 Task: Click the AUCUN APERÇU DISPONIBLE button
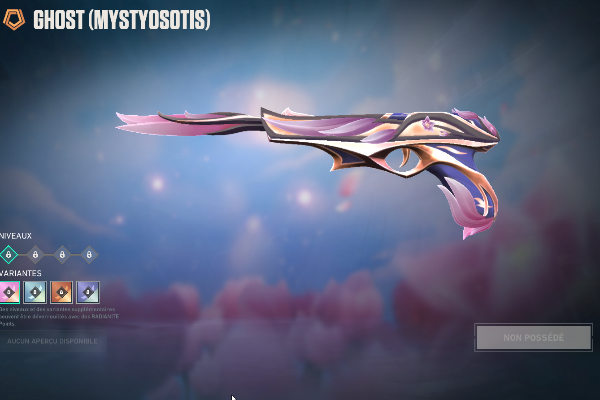[x=52, y=341]
